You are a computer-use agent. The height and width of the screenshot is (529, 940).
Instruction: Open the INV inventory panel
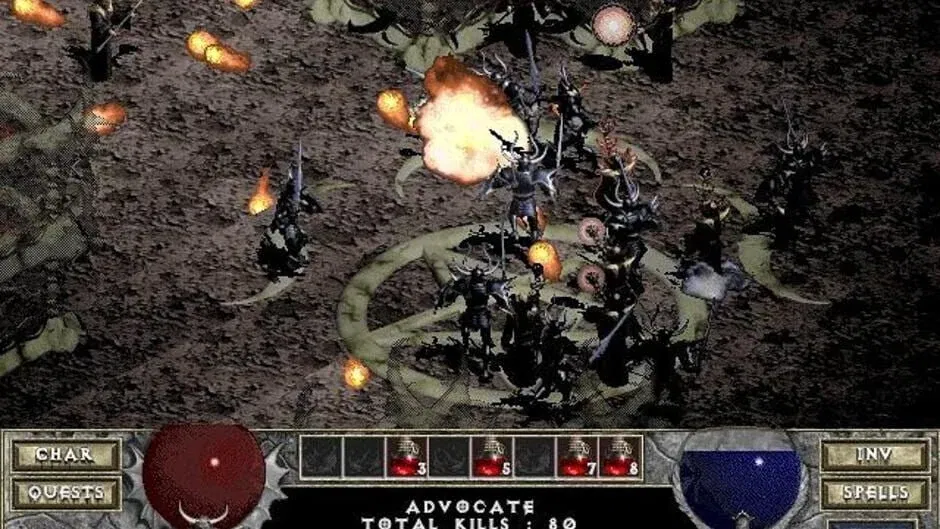click(873, 455)
